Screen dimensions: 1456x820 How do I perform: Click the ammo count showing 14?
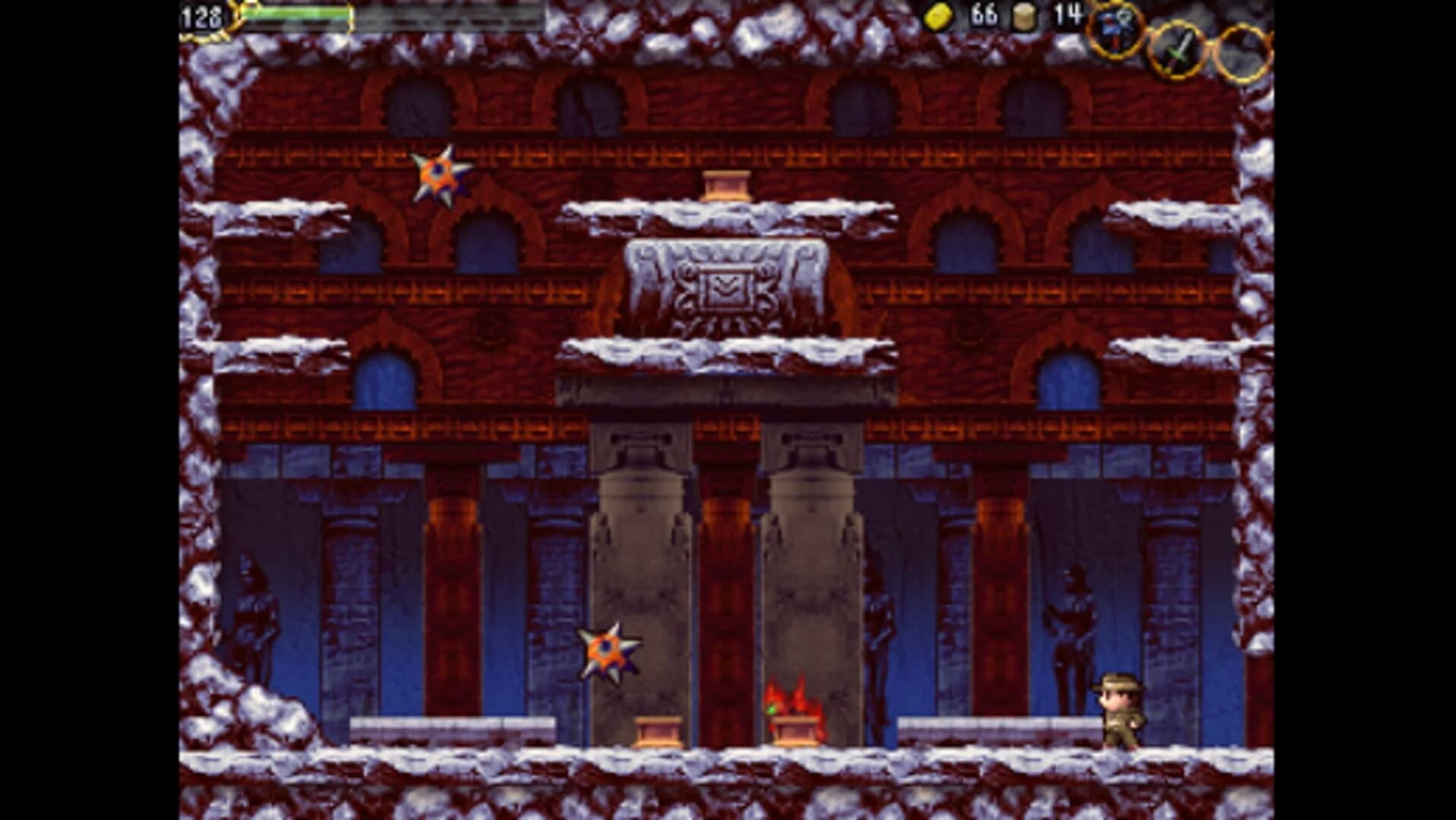(1069, 17)
